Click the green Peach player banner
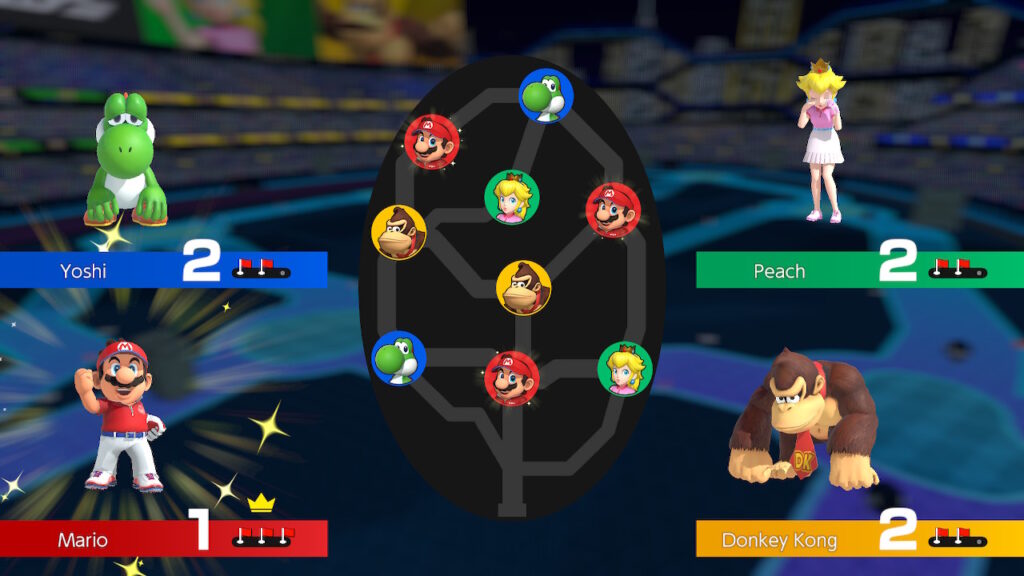Viewport: 1024px width, 576px height. 859,270
